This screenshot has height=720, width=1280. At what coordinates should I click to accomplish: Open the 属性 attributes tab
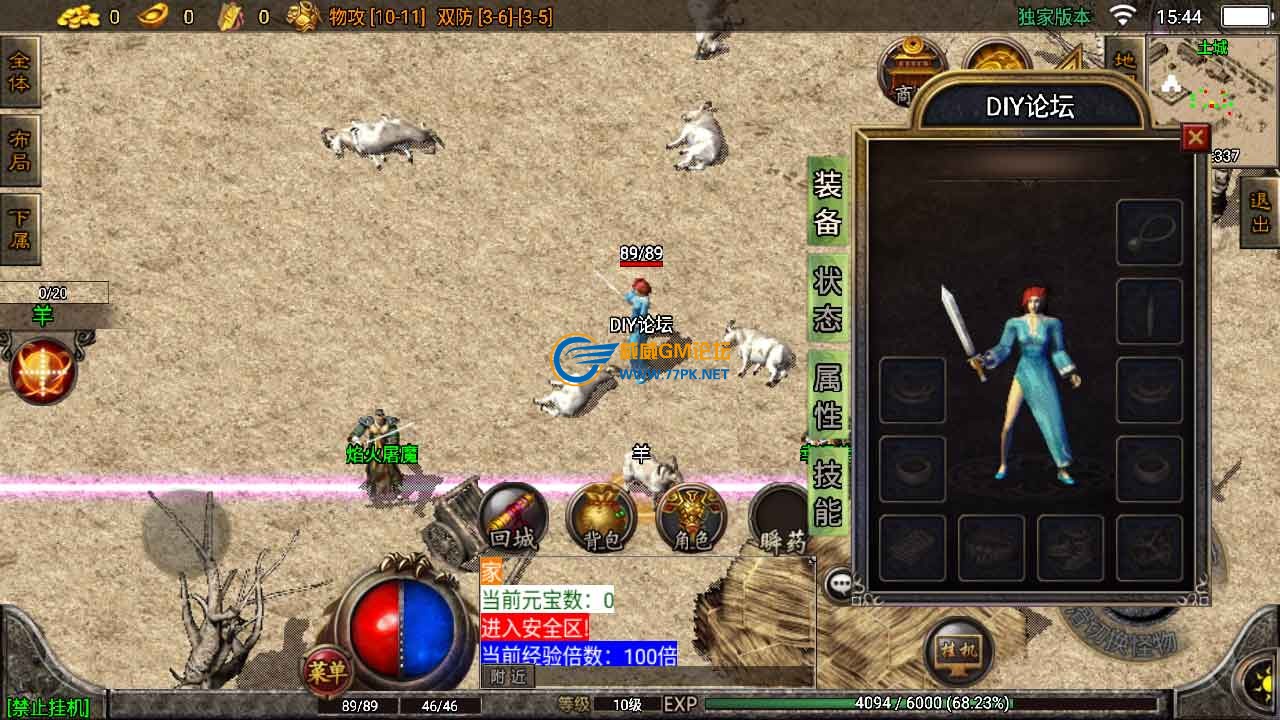pyautogui.click(x=827, y=395)
